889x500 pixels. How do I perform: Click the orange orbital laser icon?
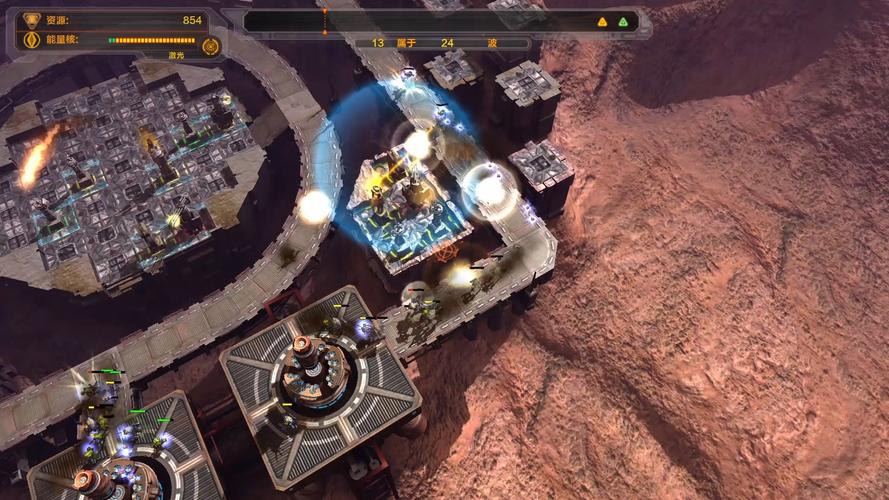210,46
